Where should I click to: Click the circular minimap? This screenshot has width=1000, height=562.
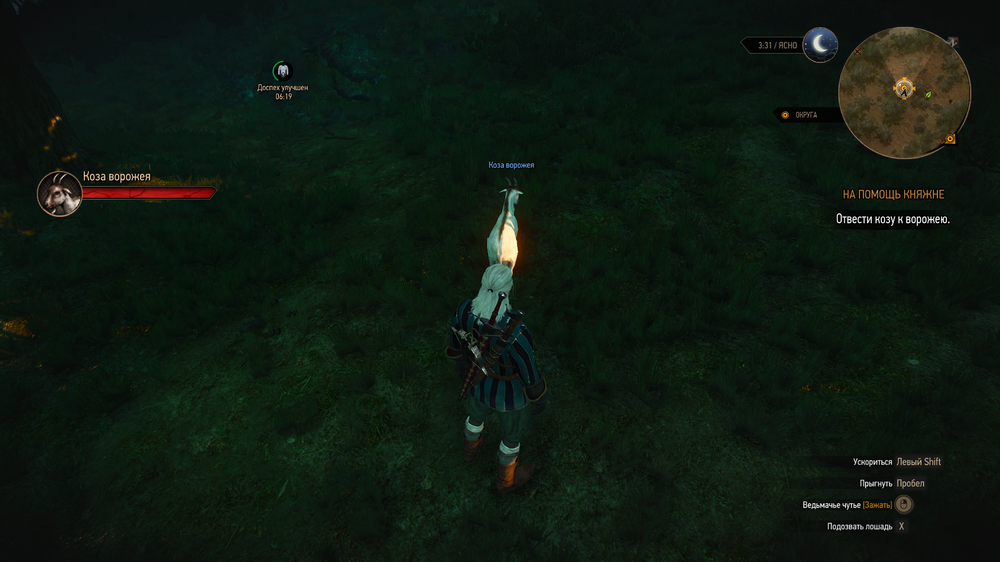(x=905, y=93)
